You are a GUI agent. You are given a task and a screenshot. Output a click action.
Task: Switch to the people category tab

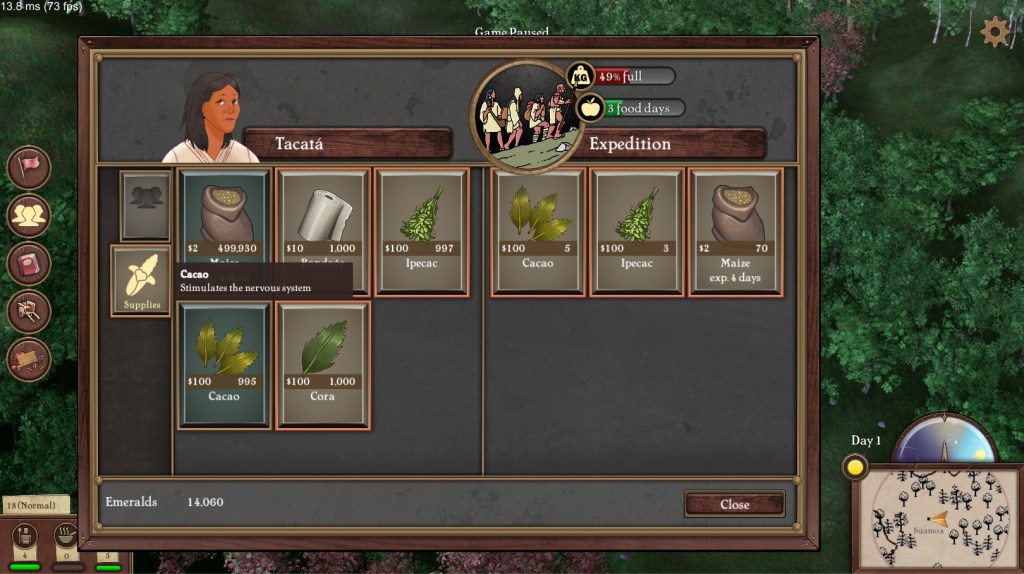(x=146, y=205)
